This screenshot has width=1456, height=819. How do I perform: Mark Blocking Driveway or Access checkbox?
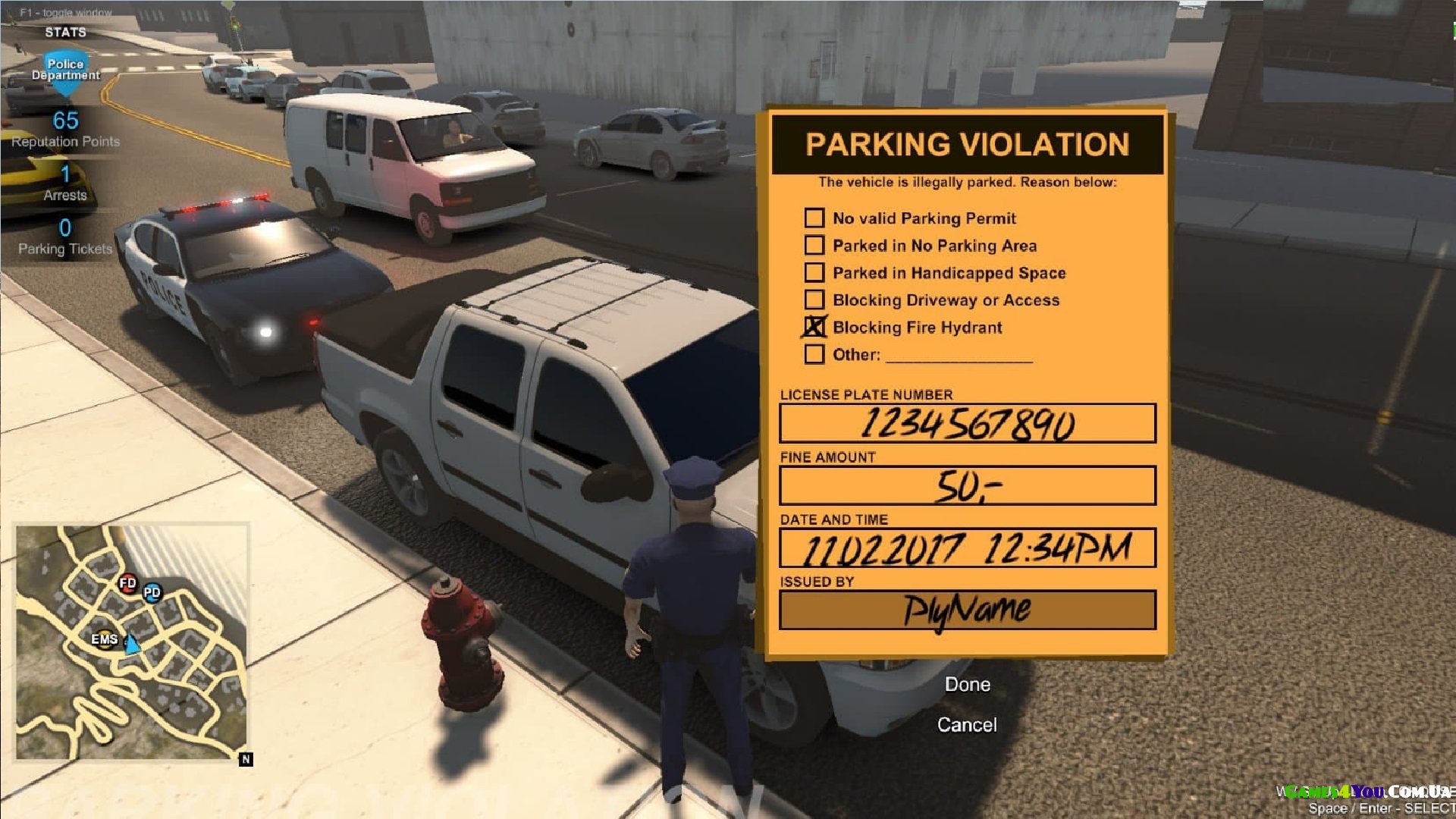click(814, 300)
